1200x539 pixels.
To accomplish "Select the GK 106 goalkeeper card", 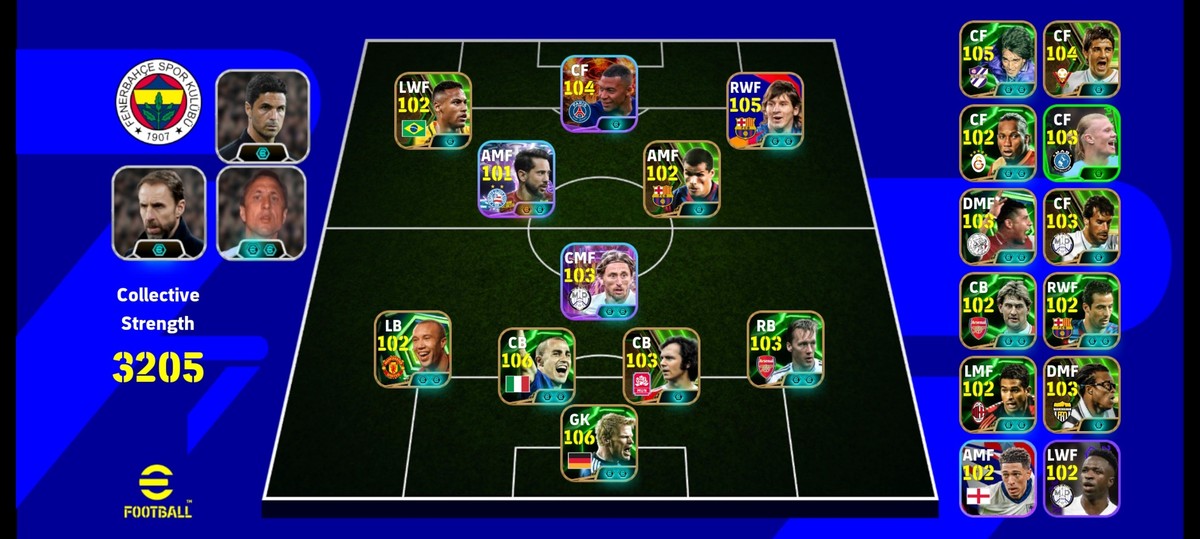I will pyautogui.click(x=599, y=444).
